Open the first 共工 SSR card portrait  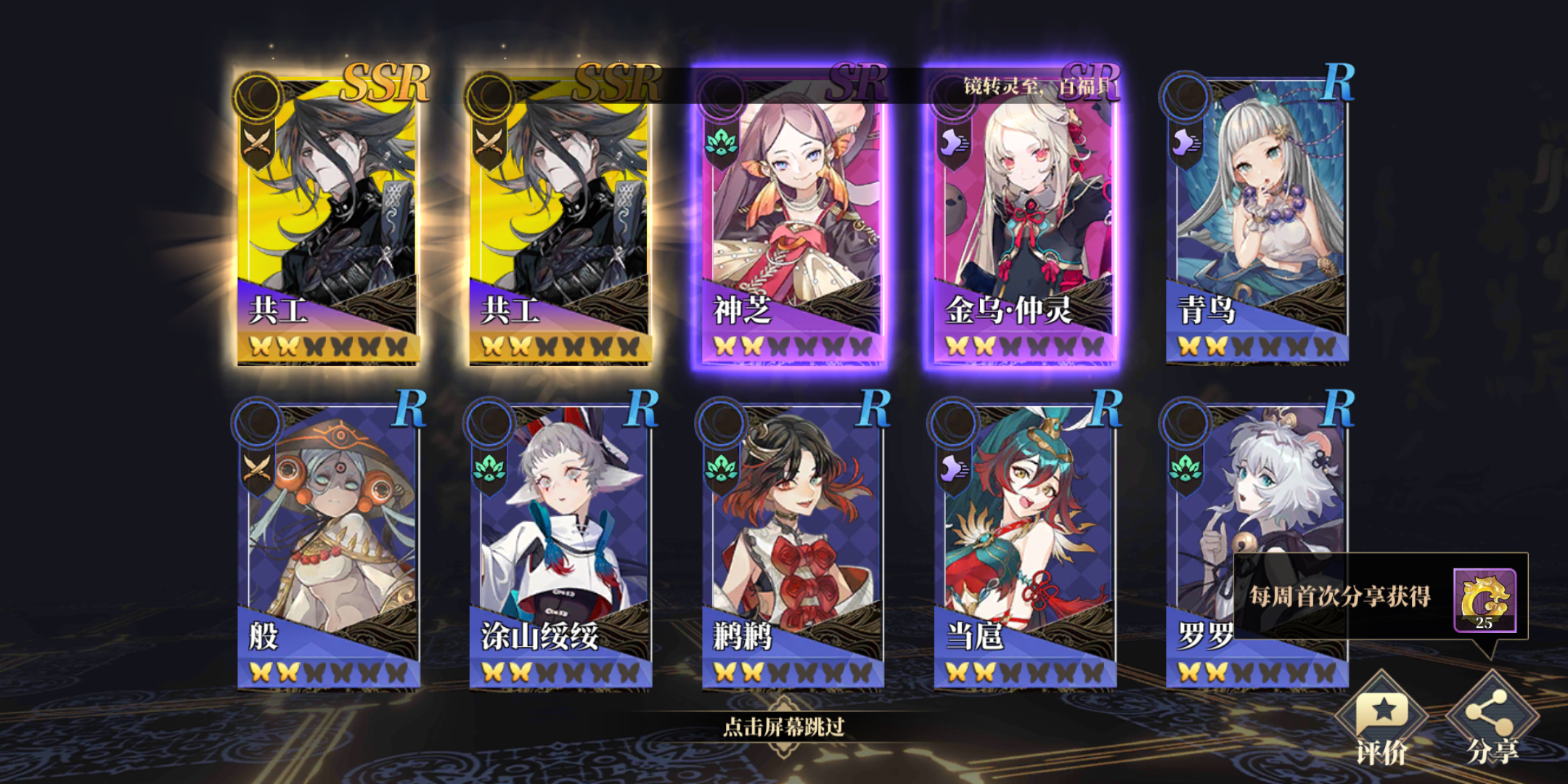(327, 211)
